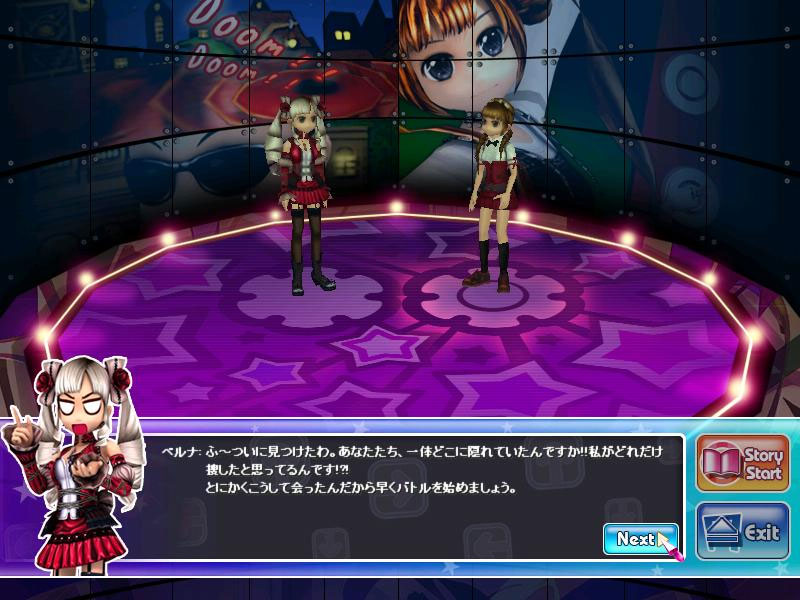This screenshot has width=800, height=600.
Task: Exit the story scene
Action: pyautogui.click(x=742, y=531)
